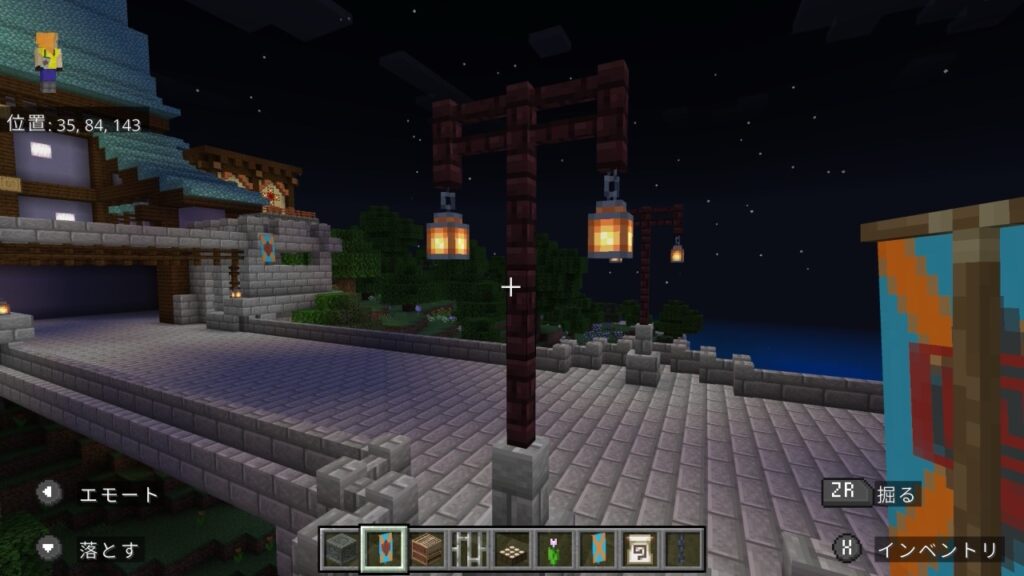Select the iron bars hotbar slot
This screenshot has height=576, width=1024.
click(x=470, y=549)
